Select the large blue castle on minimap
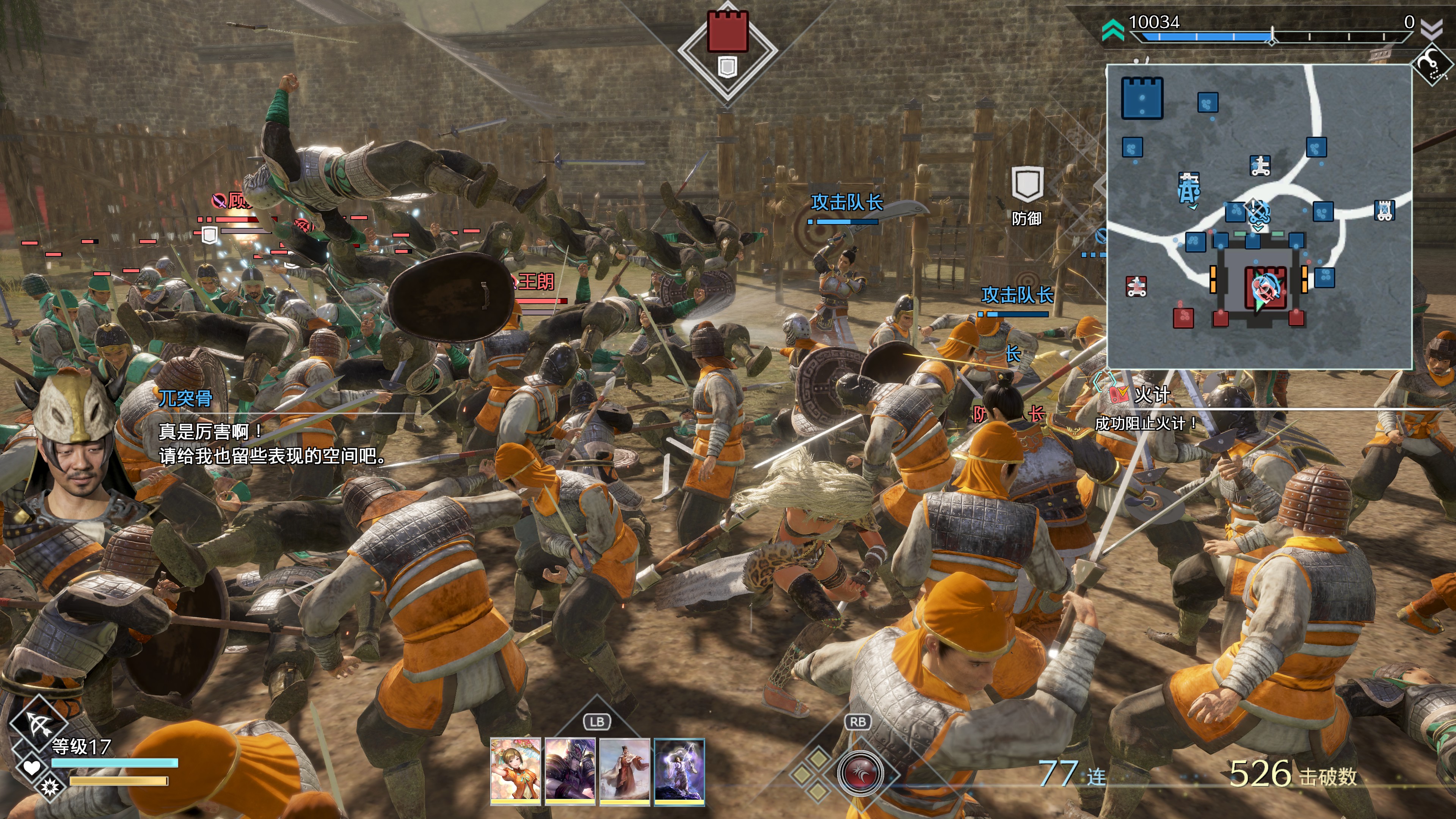The image size is (1456, 819). point(1142,98)
